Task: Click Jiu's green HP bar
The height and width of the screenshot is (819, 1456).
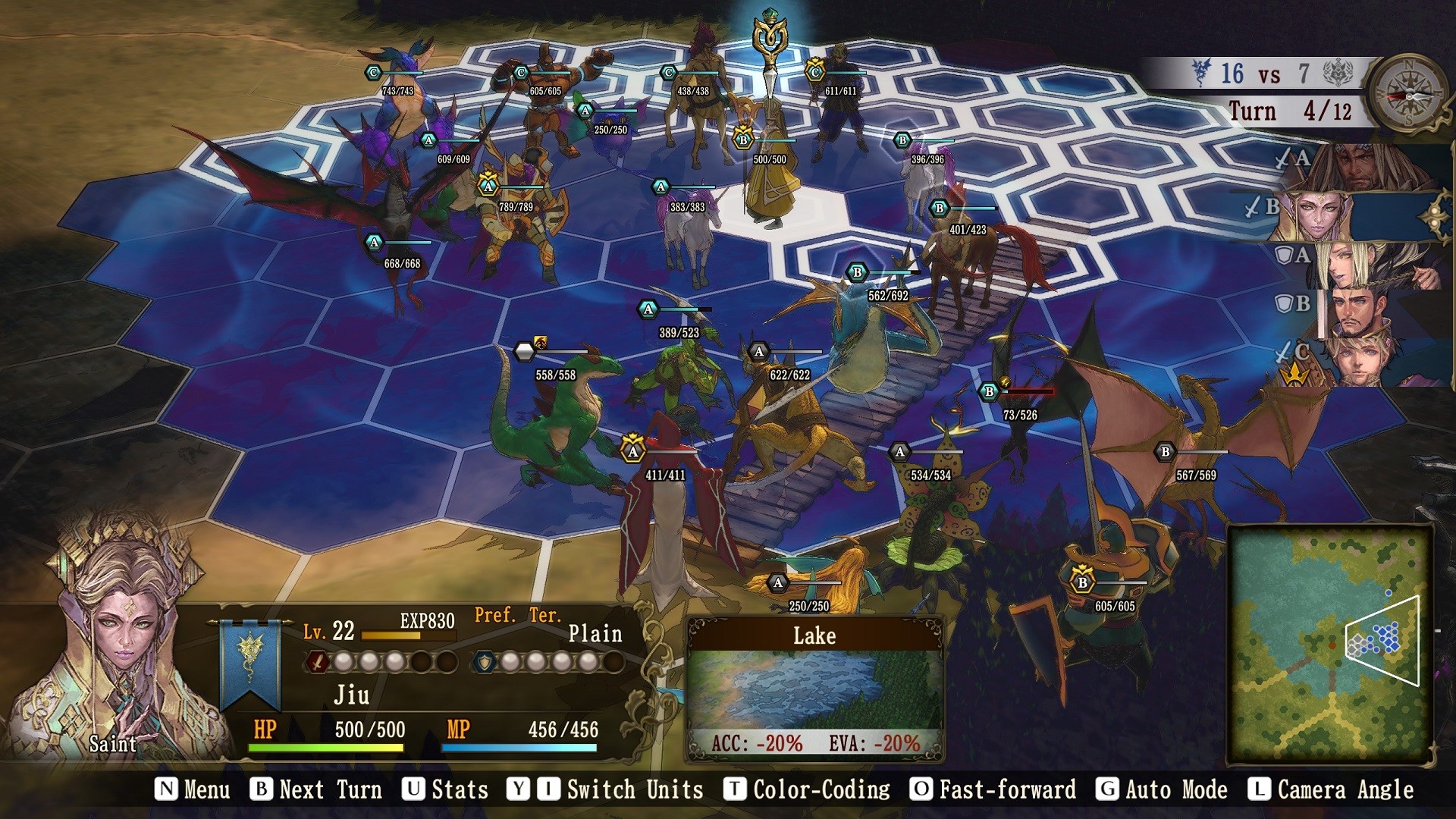Action: pos(326,746)
